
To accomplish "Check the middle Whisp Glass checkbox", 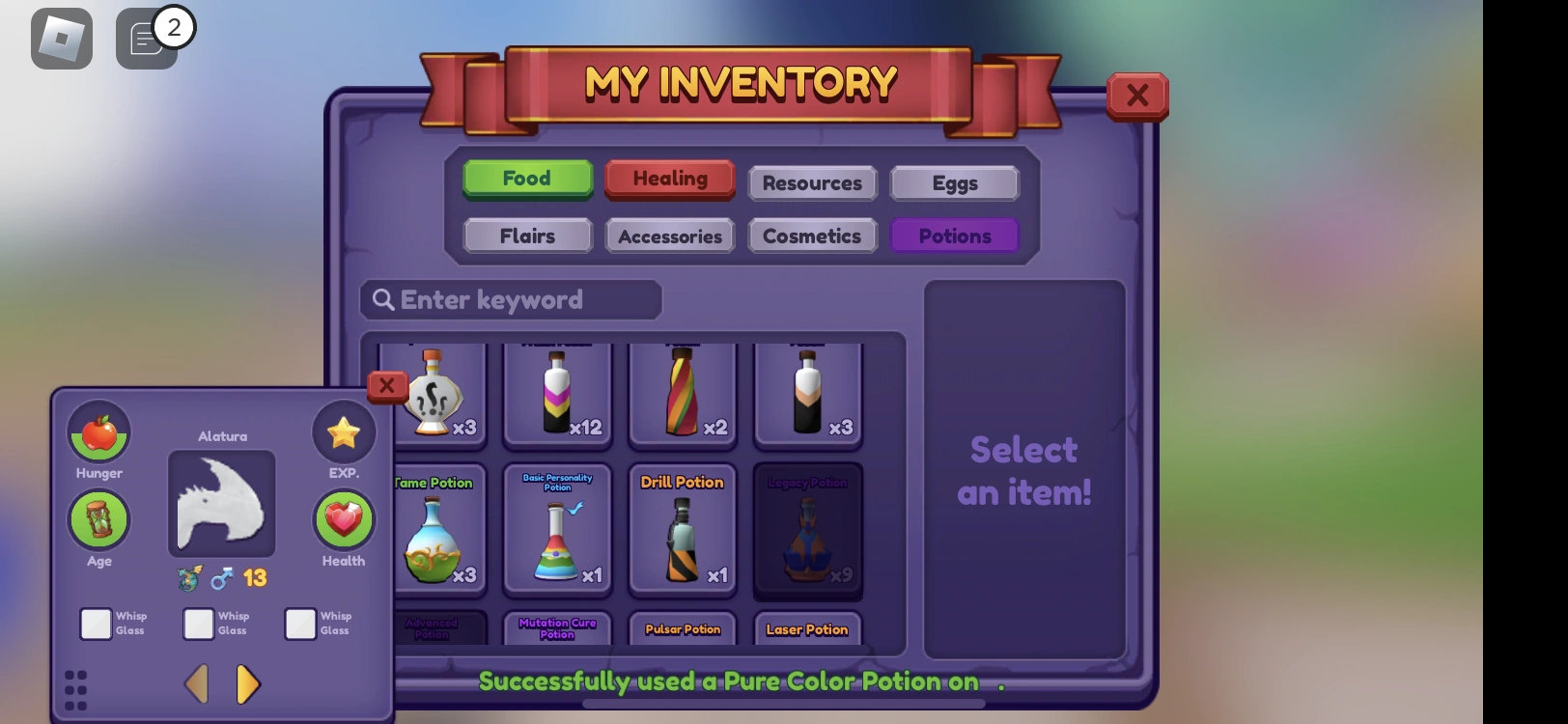I will [200, 625].
